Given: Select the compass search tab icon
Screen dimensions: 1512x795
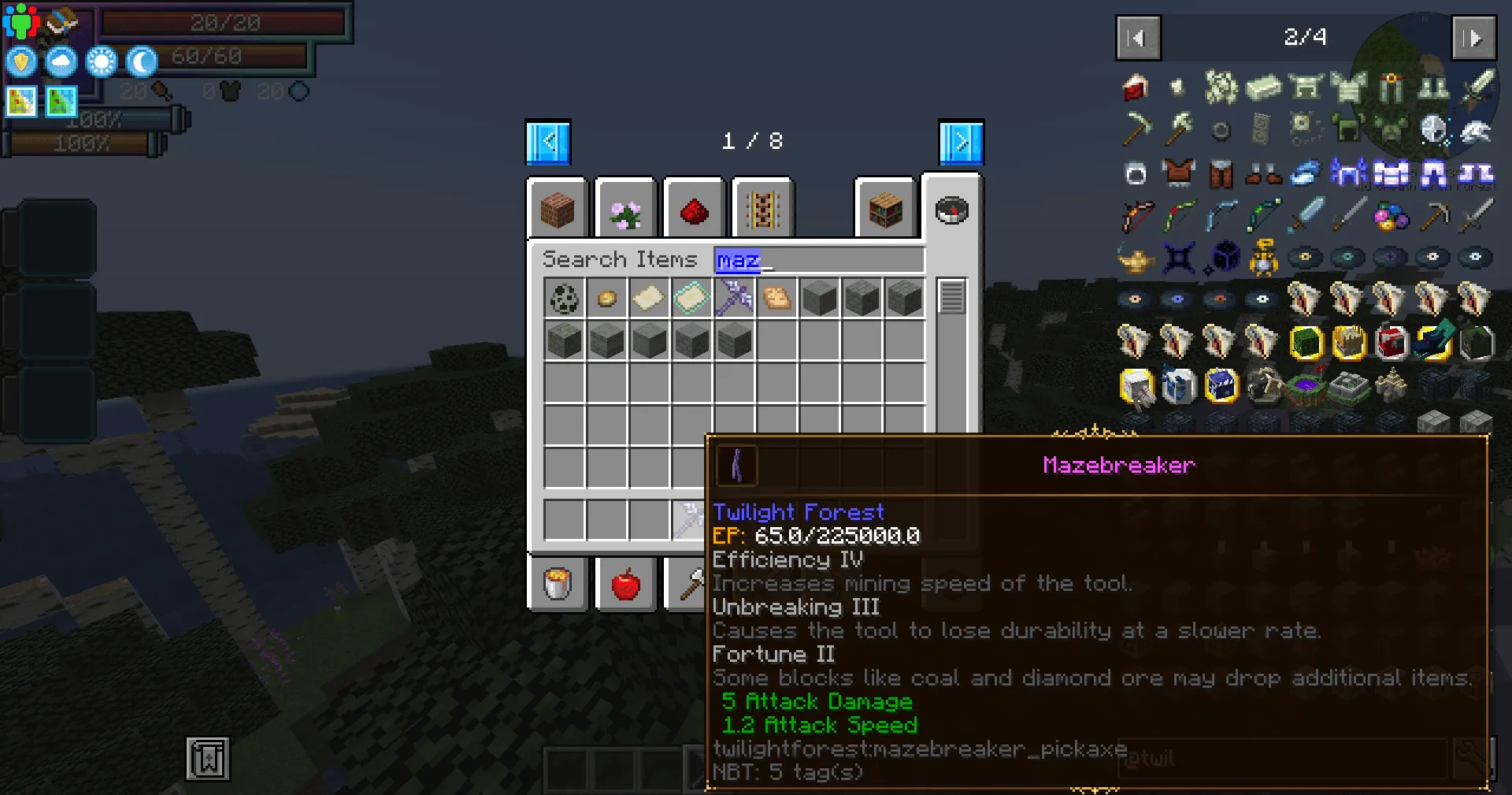Looking at the screenshot, I should [952, 210].
